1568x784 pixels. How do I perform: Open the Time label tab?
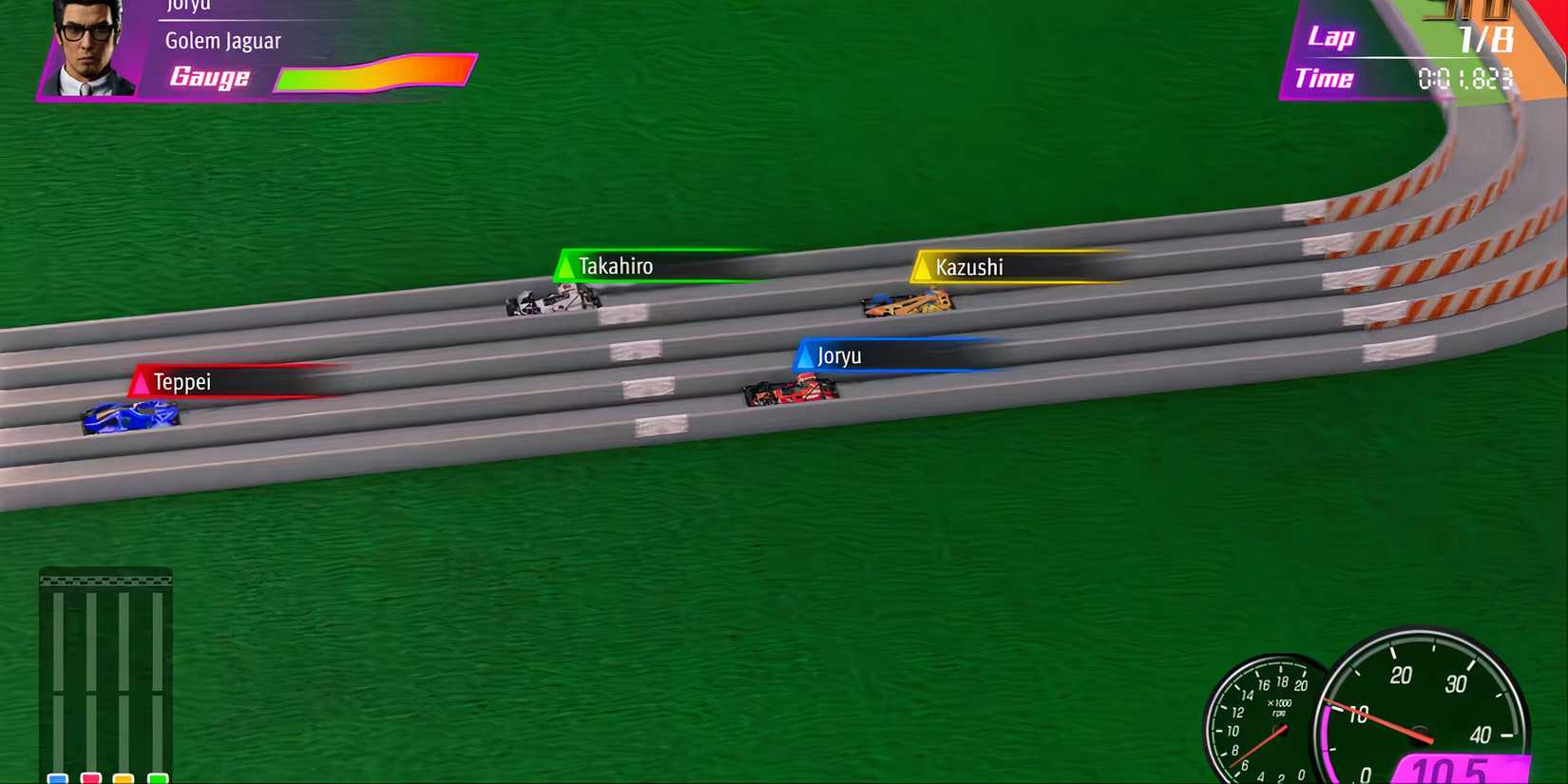click(x=1325, y=78)
